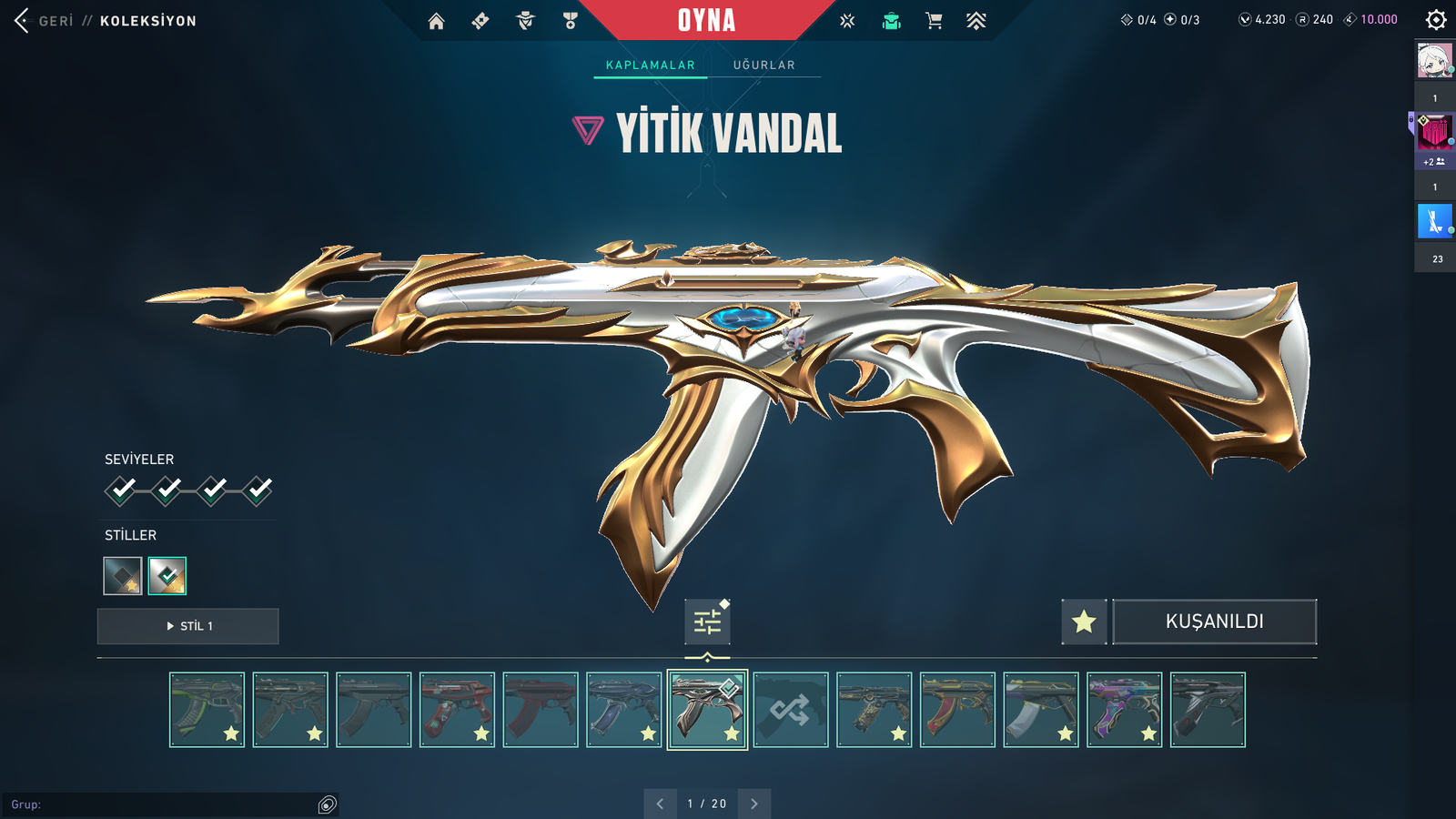Open the skin filter sliders button

pyautogui.click(x=707, y=622)
